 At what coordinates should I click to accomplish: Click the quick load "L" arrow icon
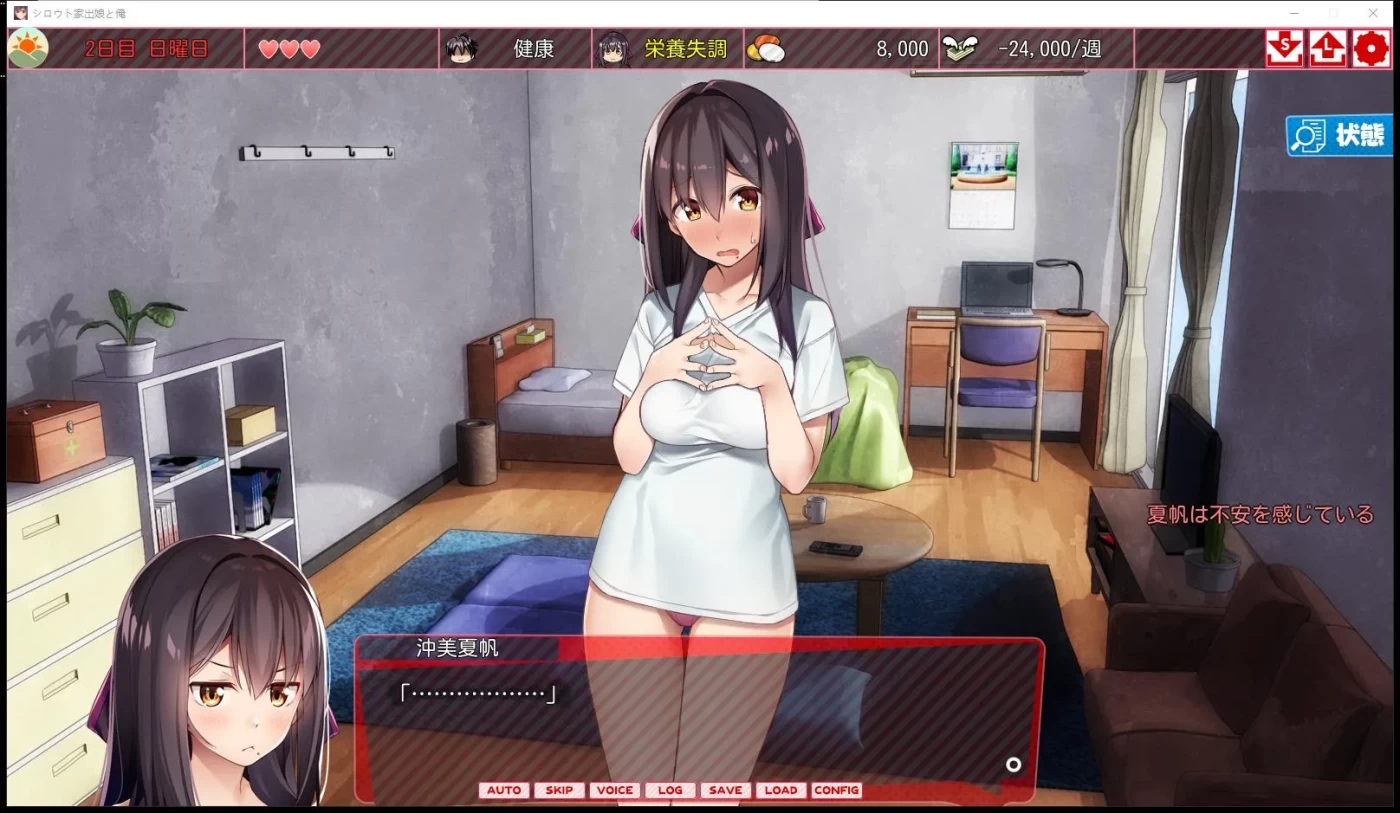(1327, 48)
